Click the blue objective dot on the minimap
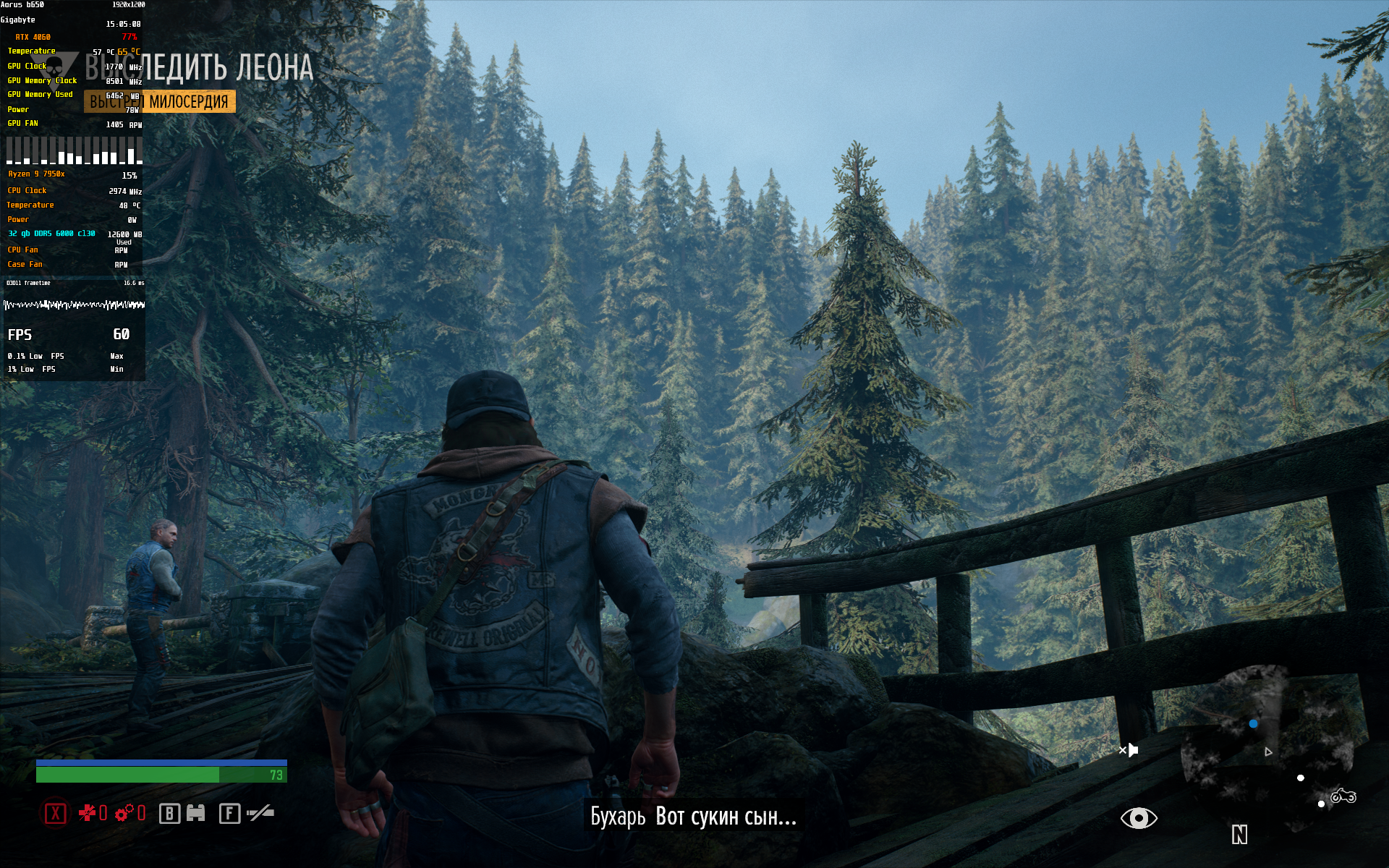 1253,723
